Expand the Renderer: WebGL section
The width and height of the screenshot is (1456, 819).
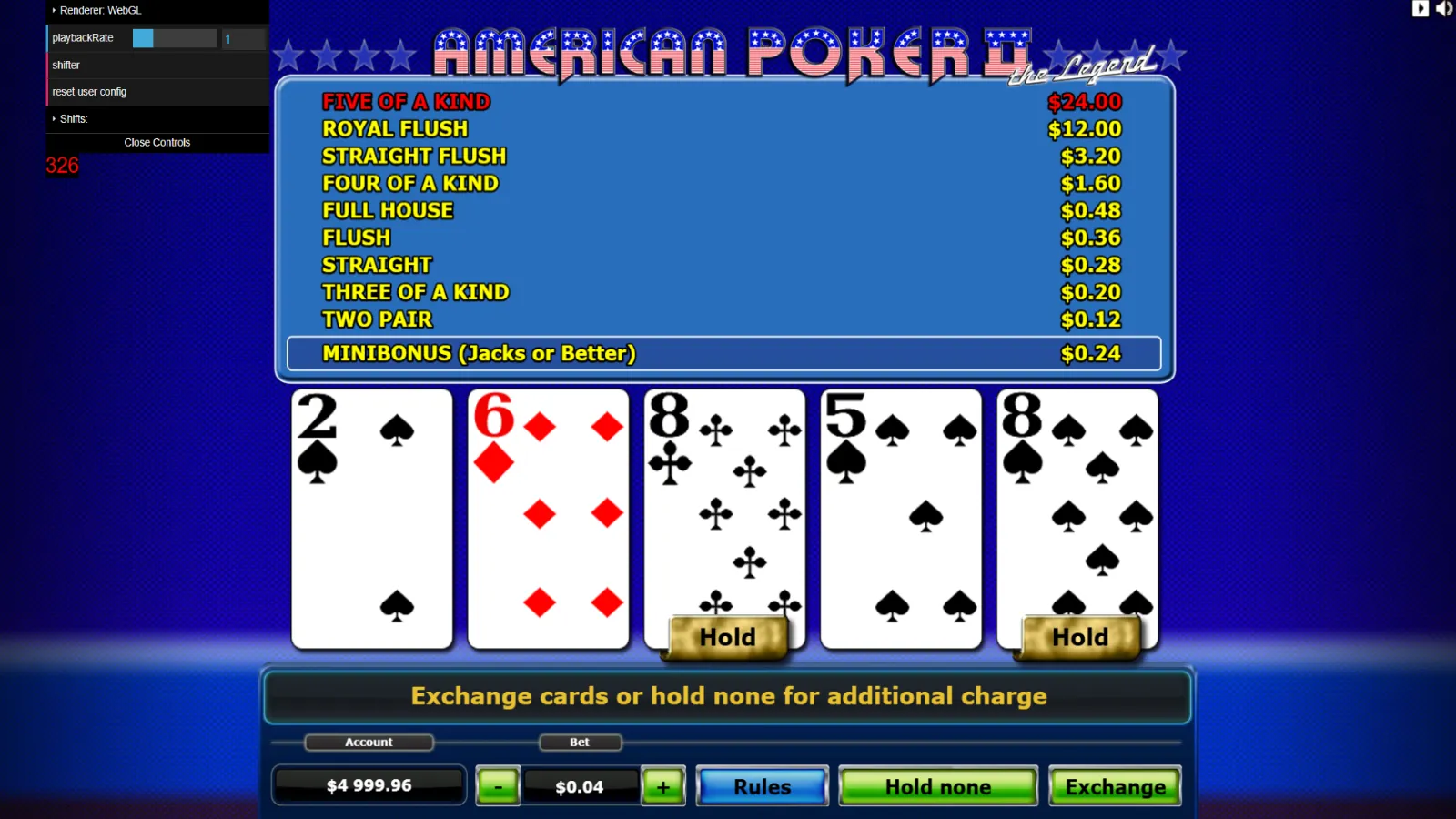100,10
